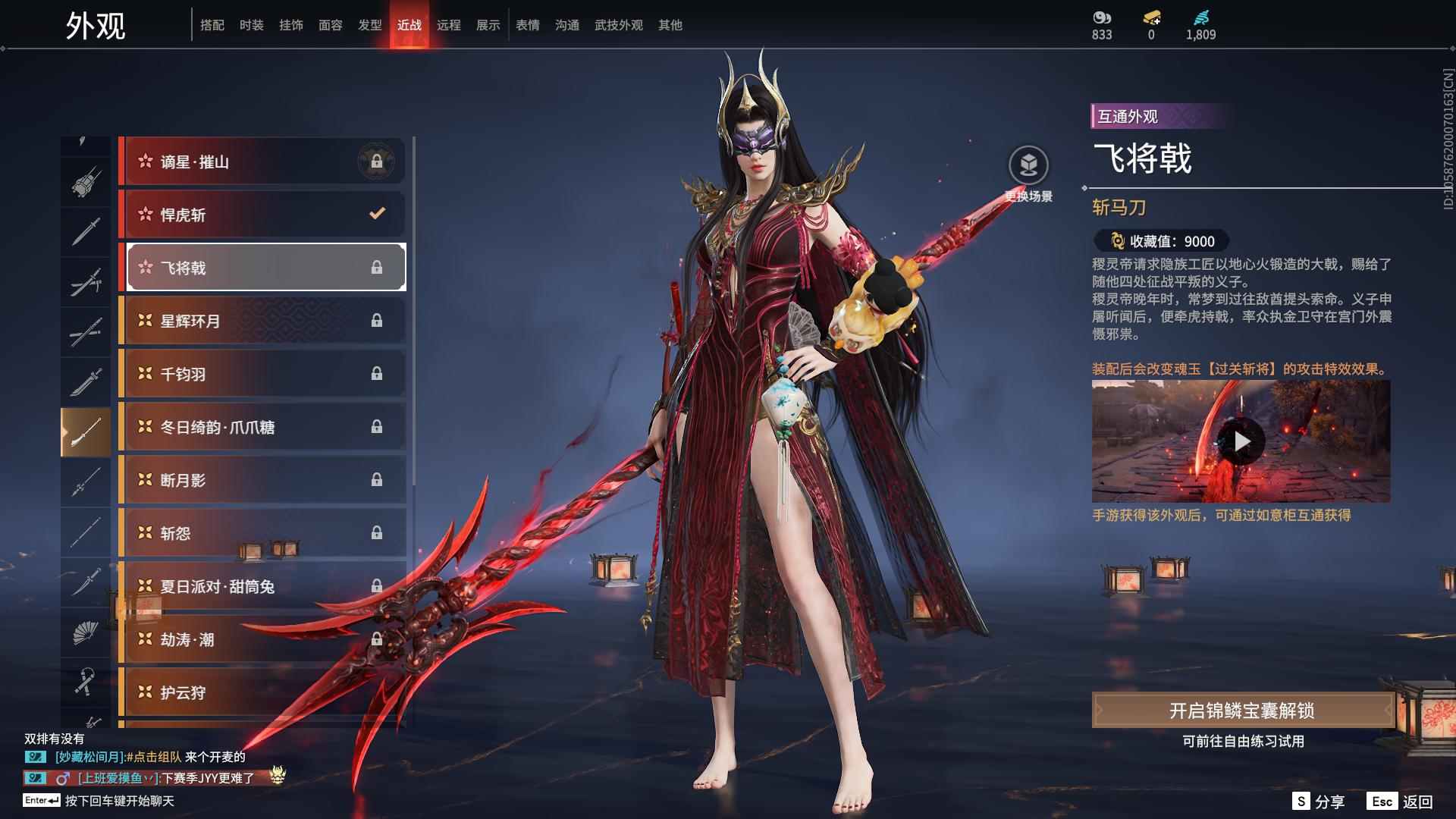The image size is (1456, 819).
Task: Switch to the 表情 menu tab
Action: click(527, 24)
